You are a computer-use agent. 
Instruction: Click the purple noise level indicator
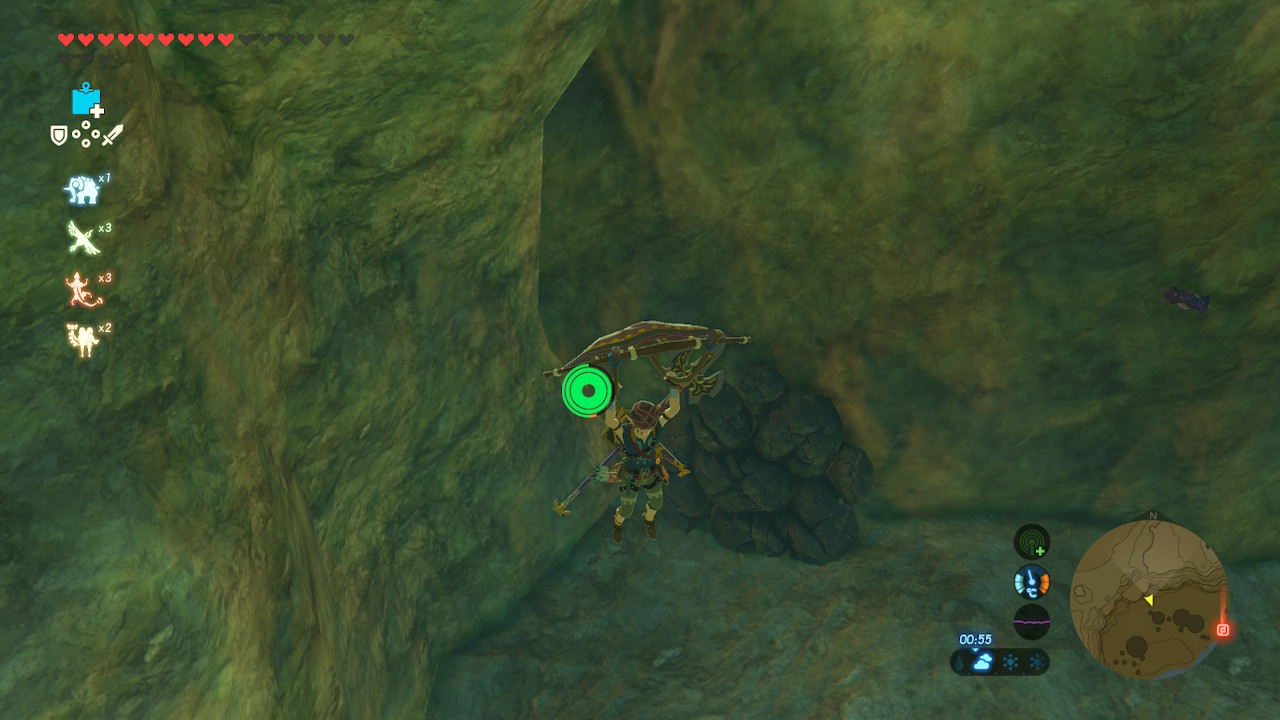click(x=1031, y=621)
